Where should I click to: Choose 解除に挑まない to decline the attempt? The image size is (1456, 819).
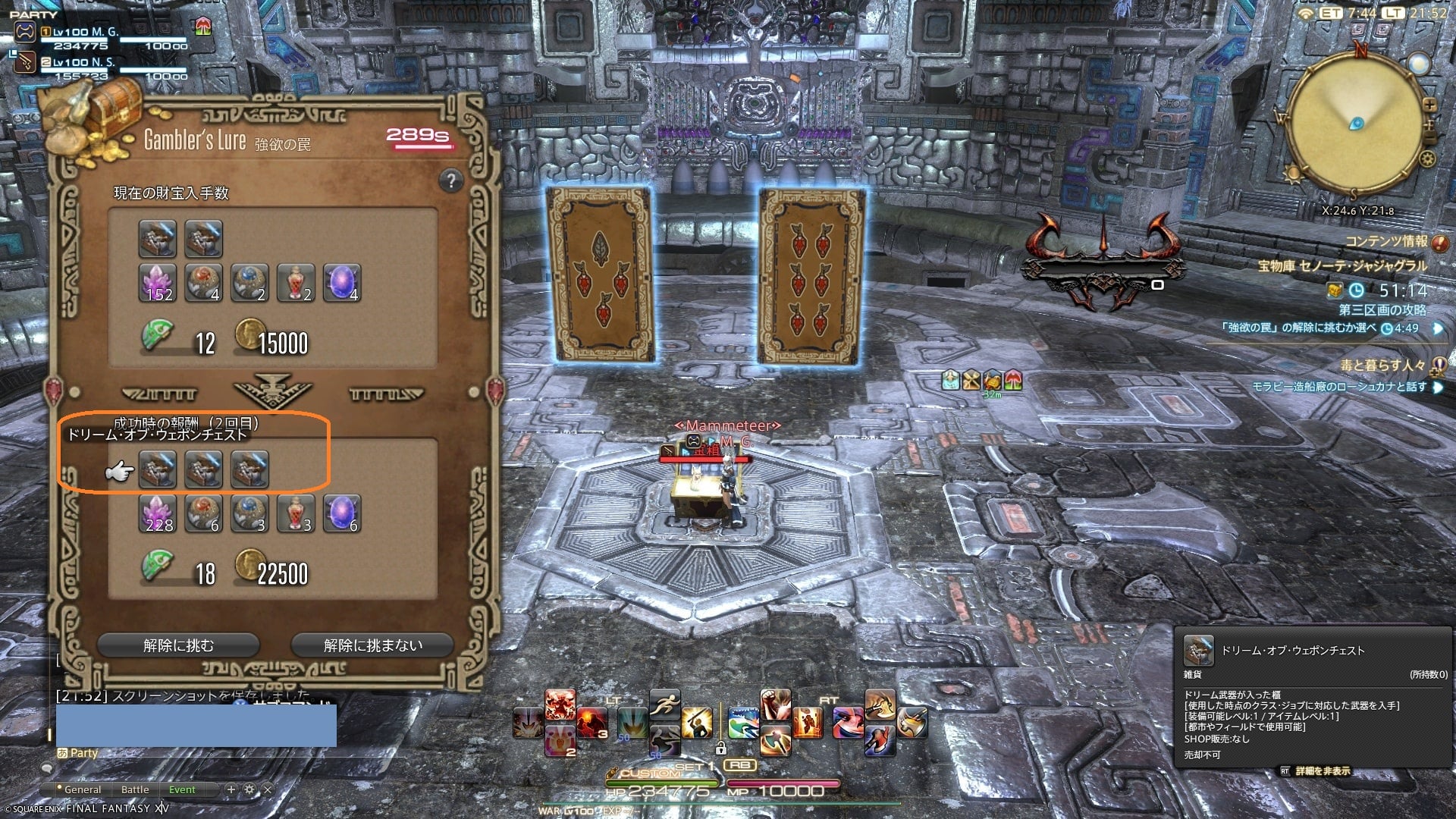coord(372,645)
